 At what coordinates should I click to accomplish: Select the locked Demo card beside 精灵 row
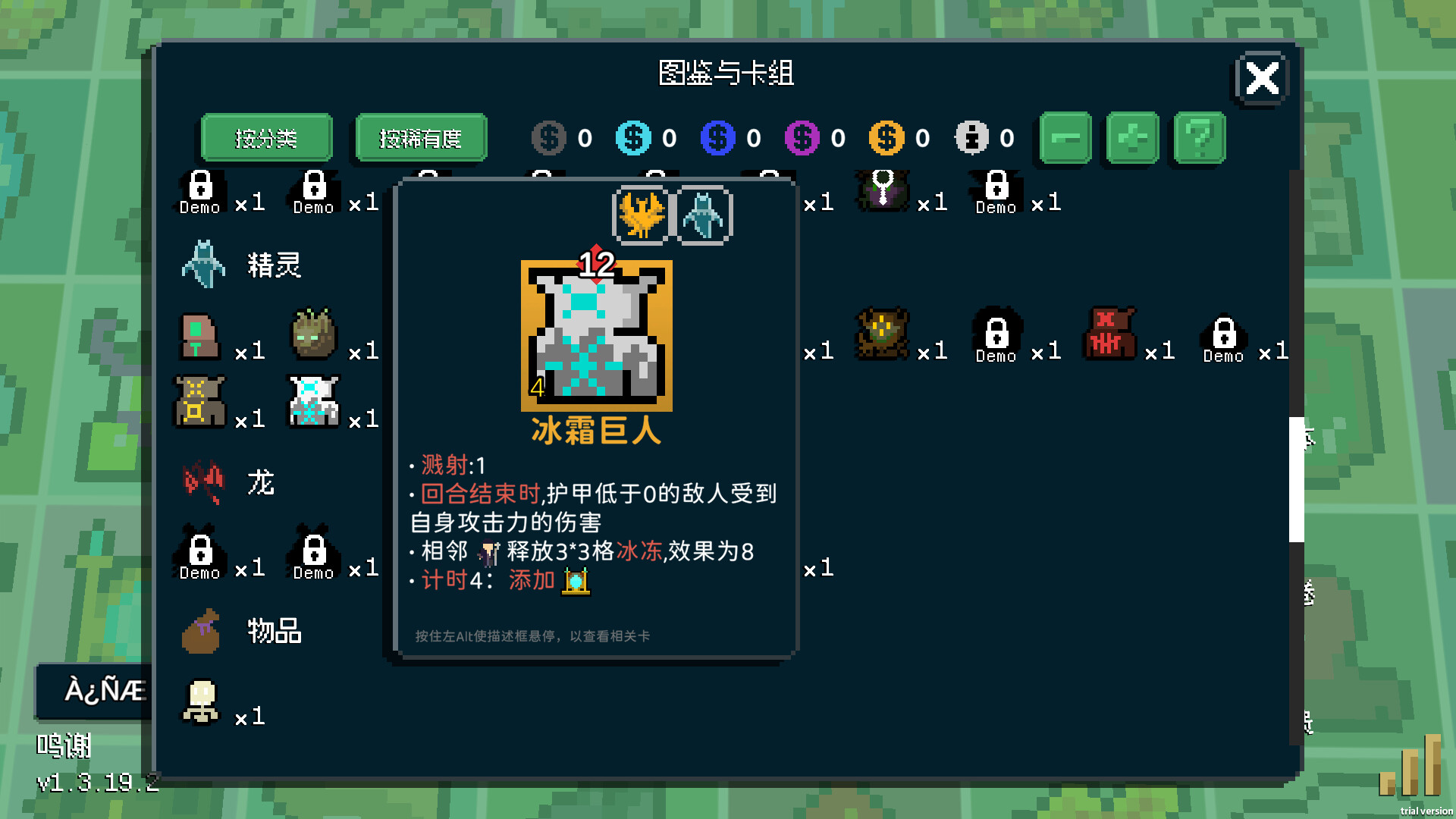(x=199, y=190)
